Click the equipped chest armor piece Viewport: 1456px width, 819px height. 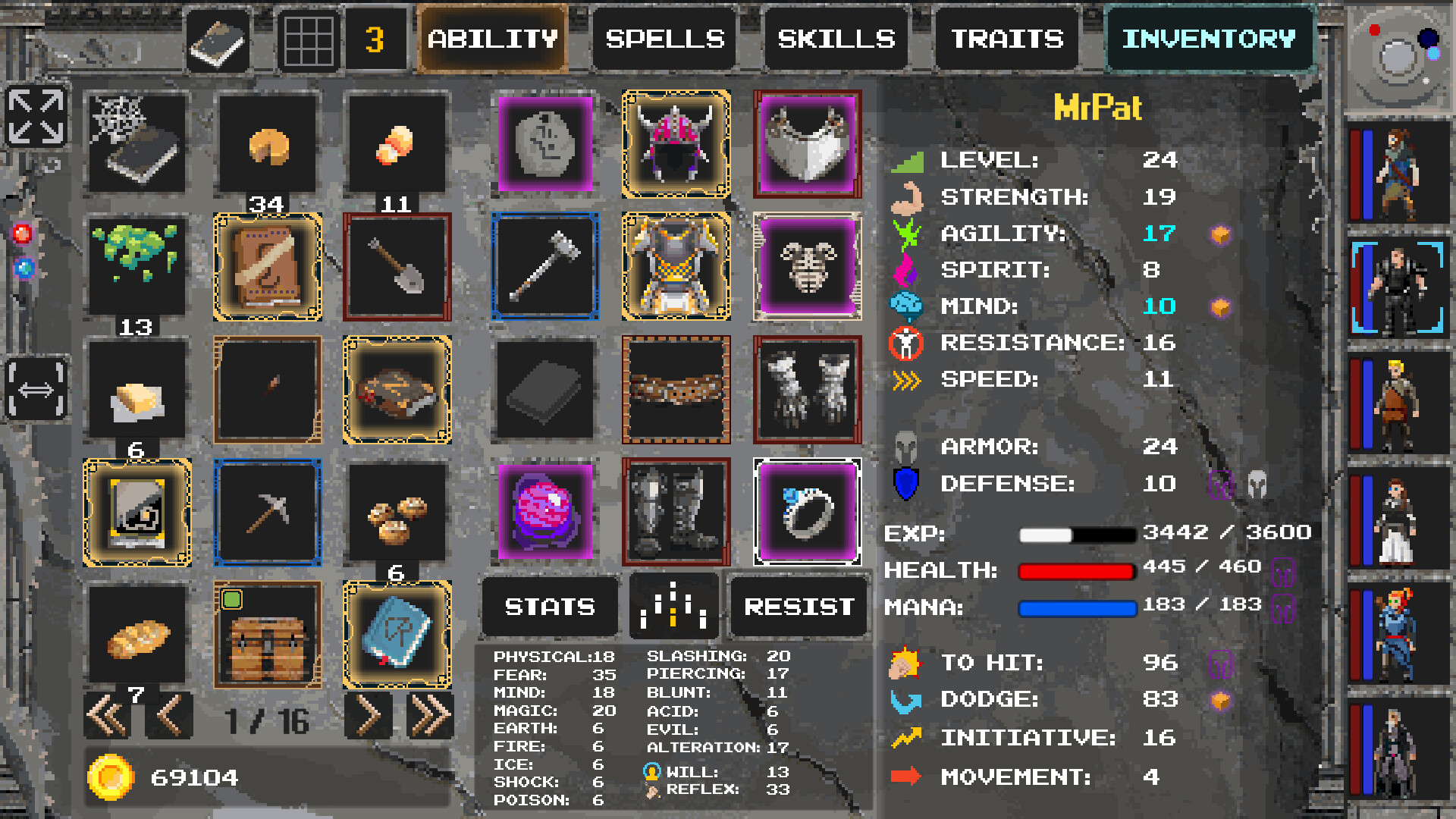pyautogui.click(x=675, y=267)
